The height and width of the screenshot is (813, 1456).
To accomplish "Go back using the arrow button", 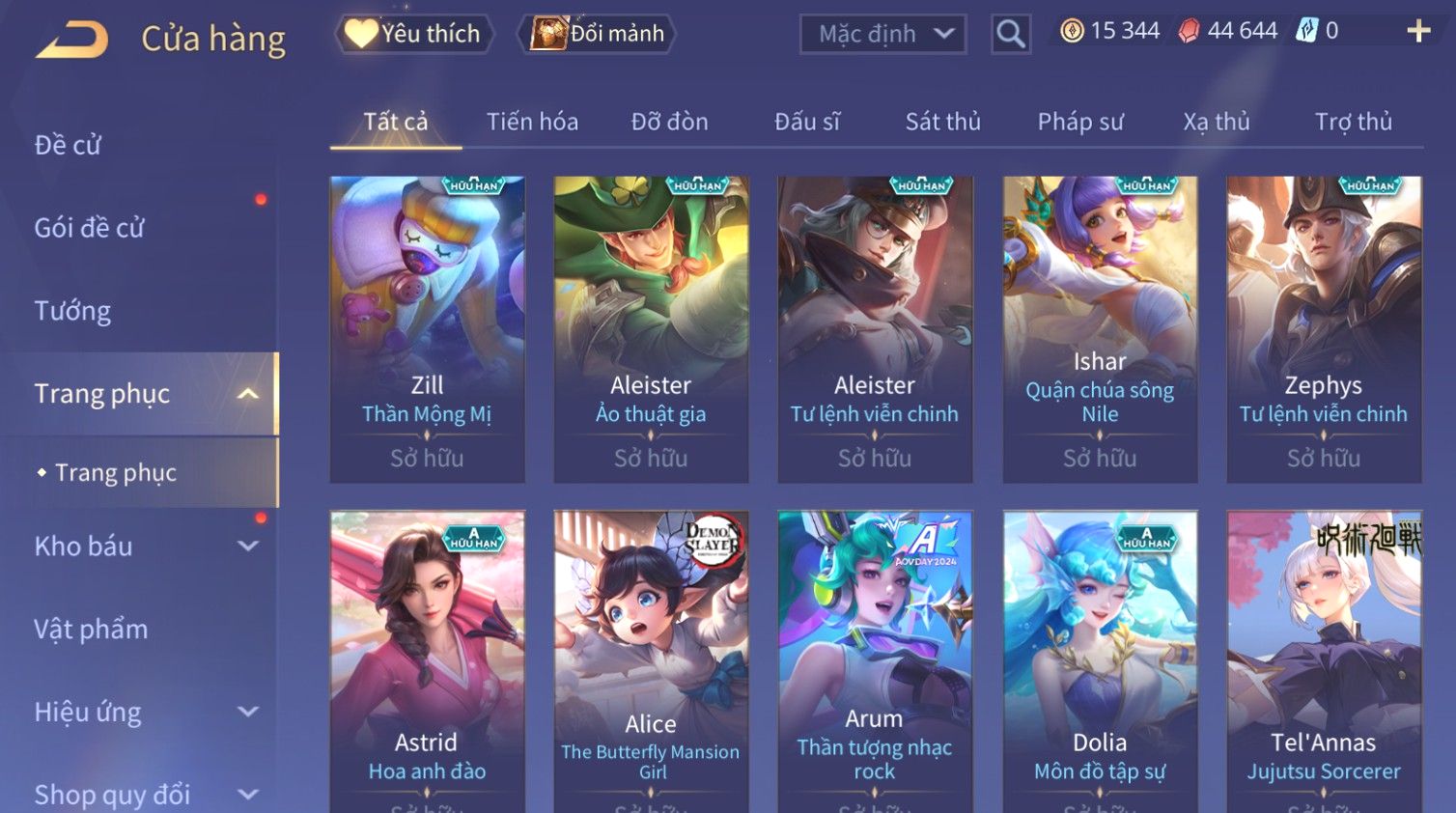I will 72,40.
